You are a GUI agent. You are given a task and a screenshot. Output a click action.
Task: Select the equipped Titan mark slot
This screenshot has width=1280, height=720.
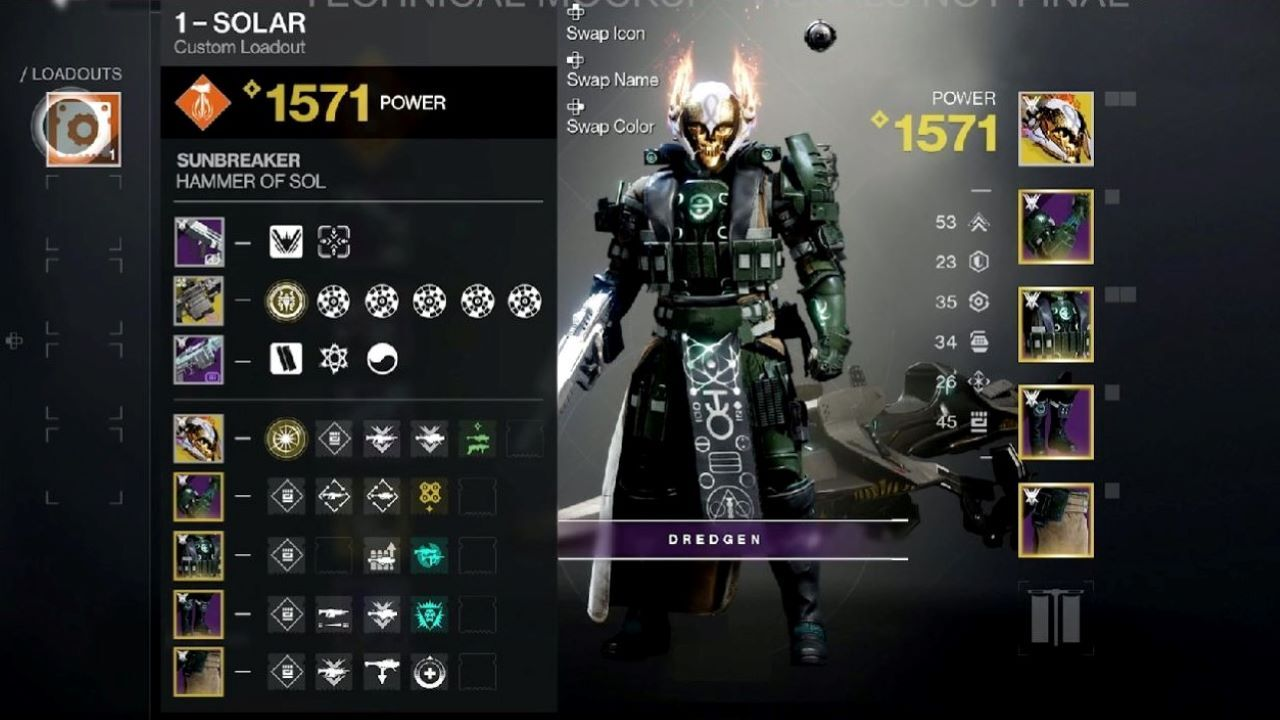1055,520
